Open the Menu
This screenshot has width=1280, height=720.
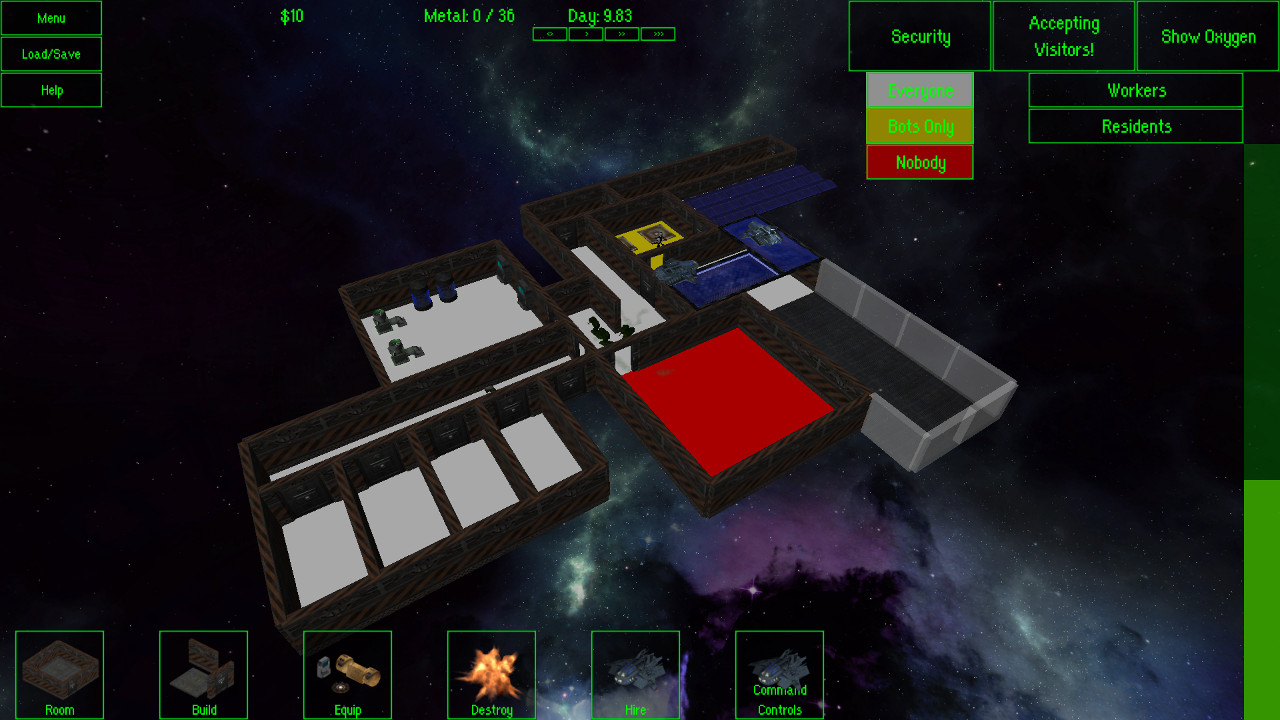coord(50,17)
